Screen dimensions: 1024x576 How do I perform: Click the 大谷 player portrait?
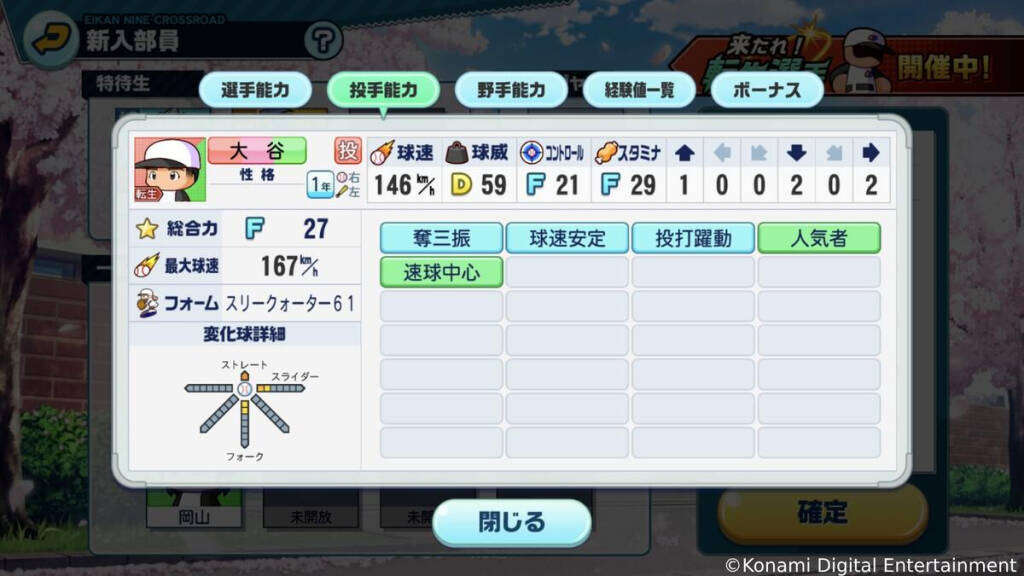169,169
